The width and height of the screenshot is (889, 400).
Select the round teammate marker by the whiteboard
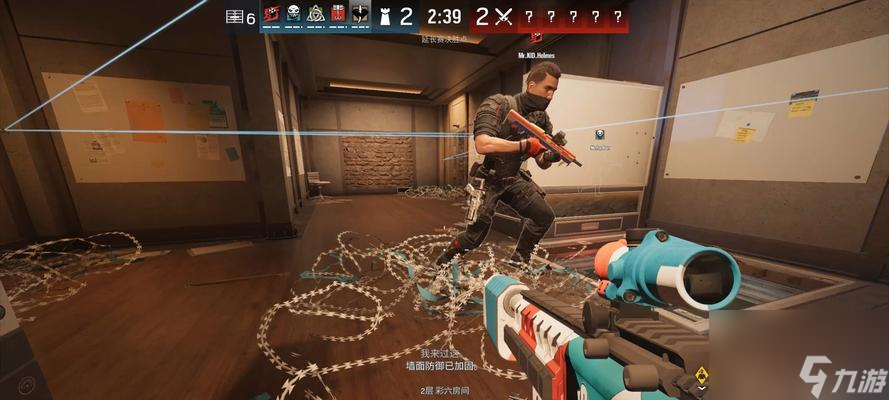[x=599, y=134]
